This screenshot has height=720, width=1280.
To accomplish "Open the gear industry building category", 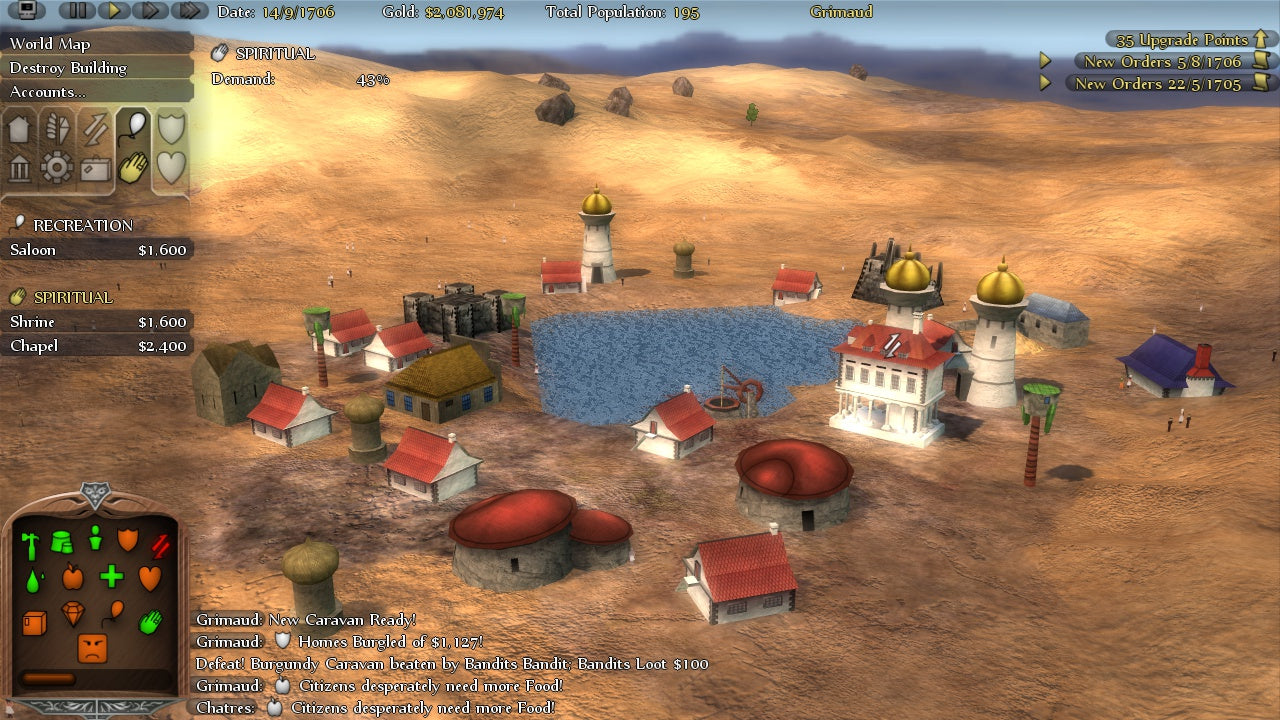I will 56,168.
